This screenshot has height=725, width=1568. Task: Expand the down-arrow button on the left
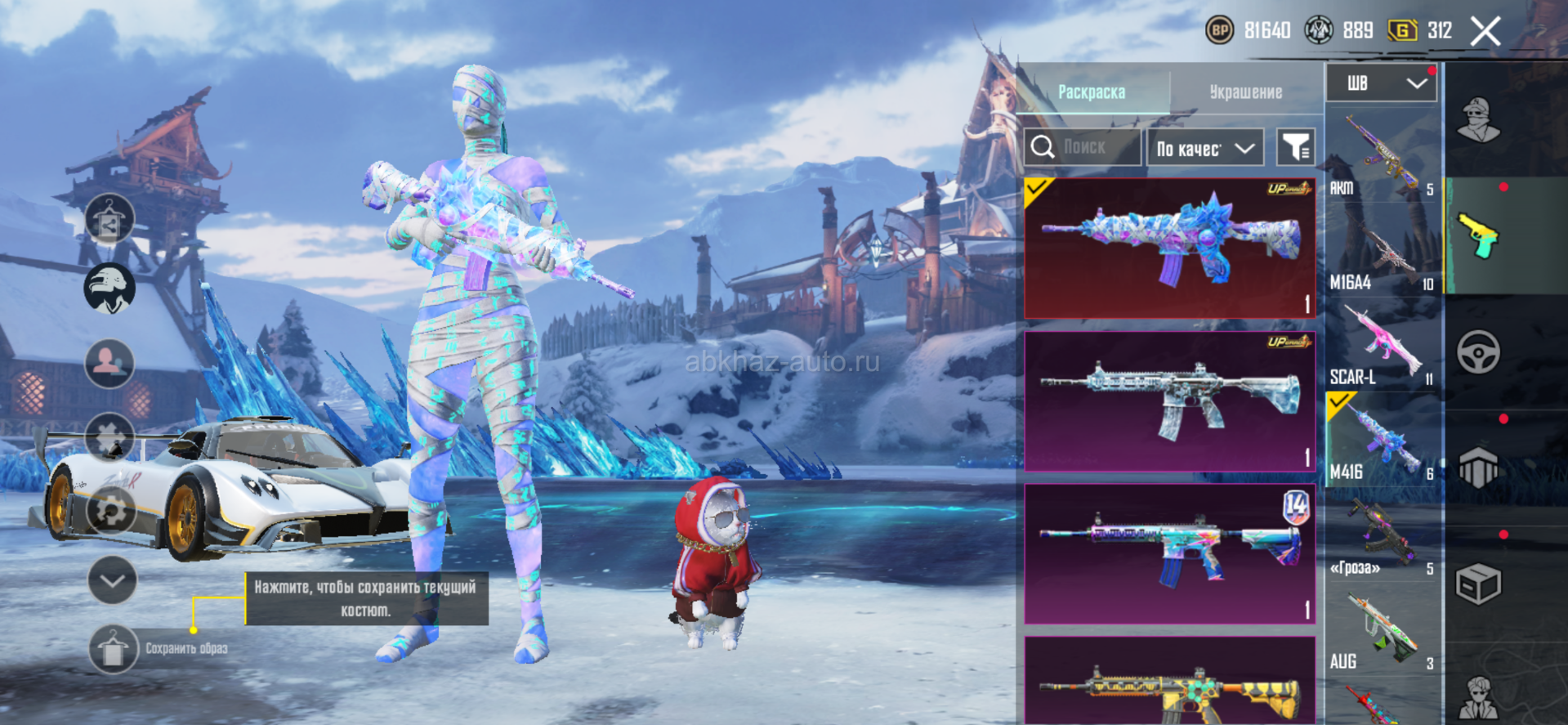pos(112,580)
